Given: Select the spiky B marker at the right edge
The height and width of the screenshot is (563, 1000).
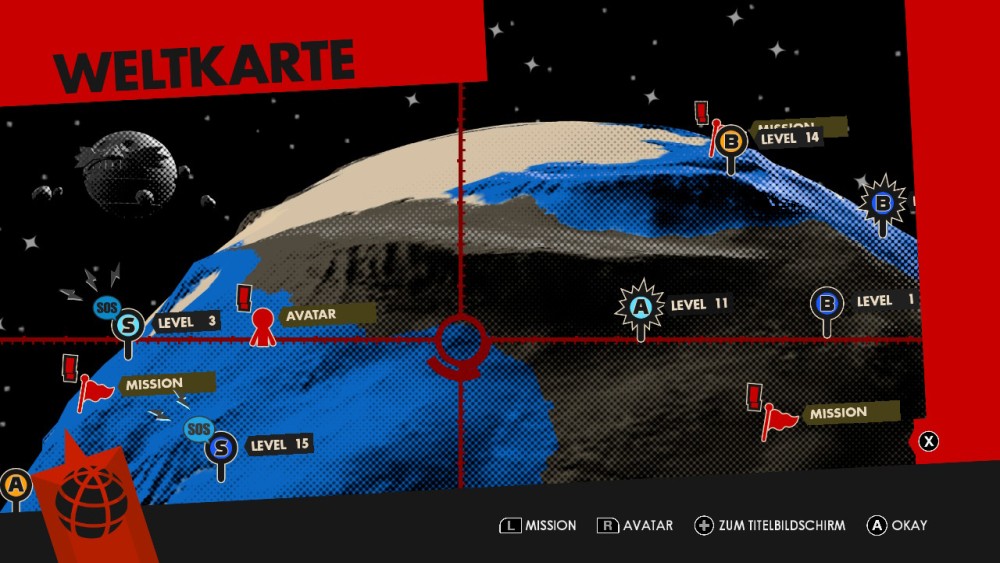Looking at the screenshot, I should point(882,204).
